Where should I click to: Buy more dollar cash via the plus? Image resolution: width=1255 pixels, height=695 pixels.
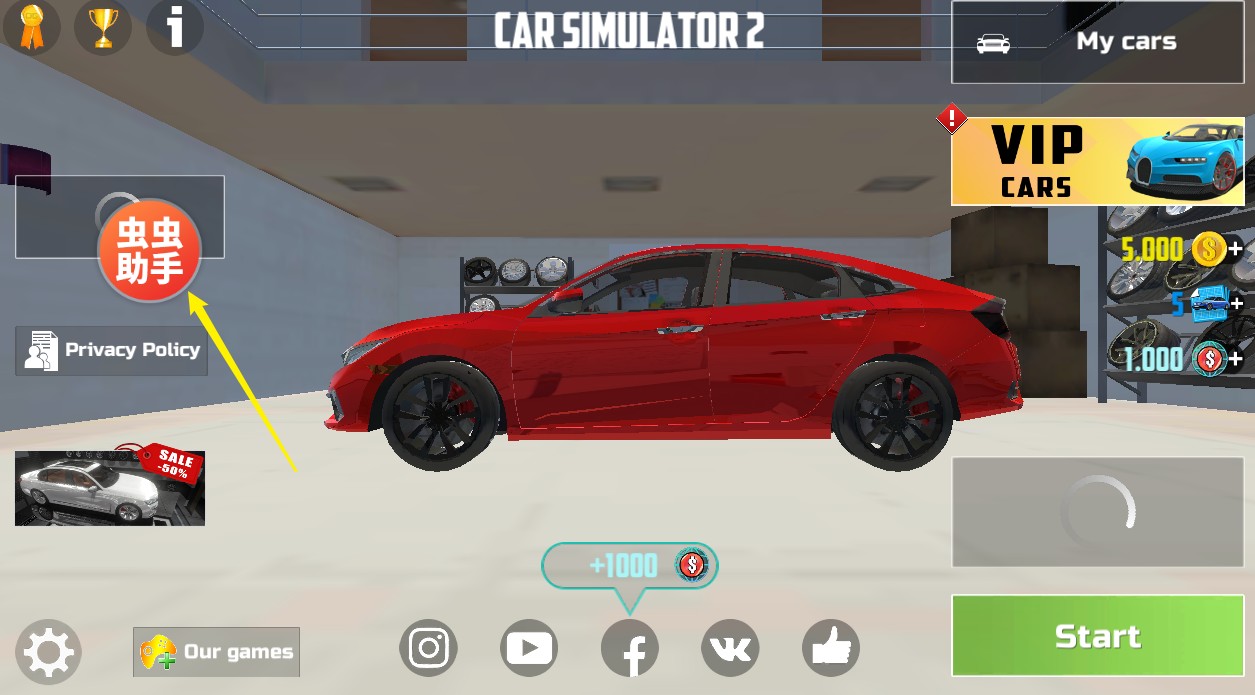(1236, 358)
